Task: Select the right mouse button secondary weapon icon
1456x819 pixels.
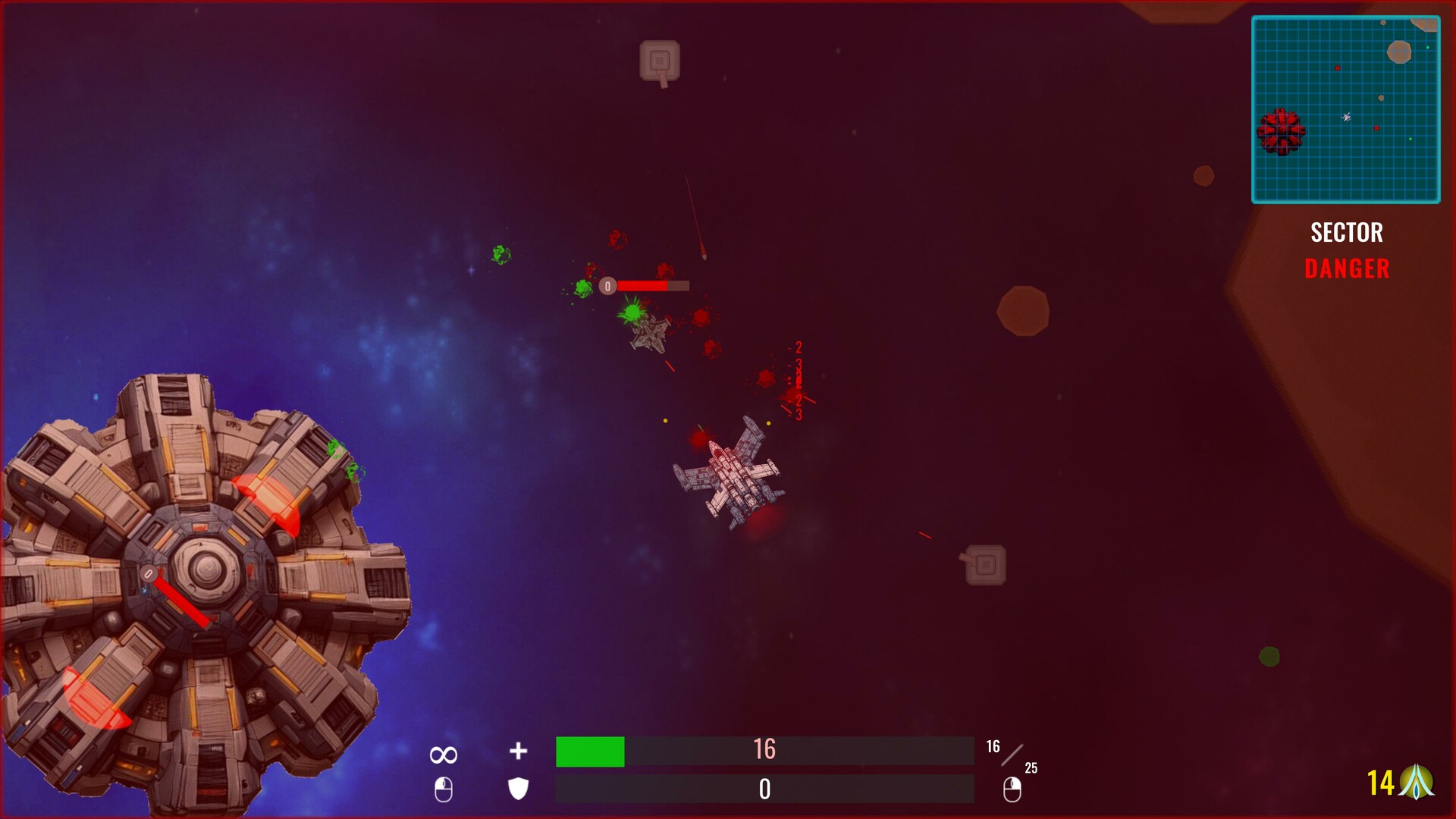Action: point(1014,789)
